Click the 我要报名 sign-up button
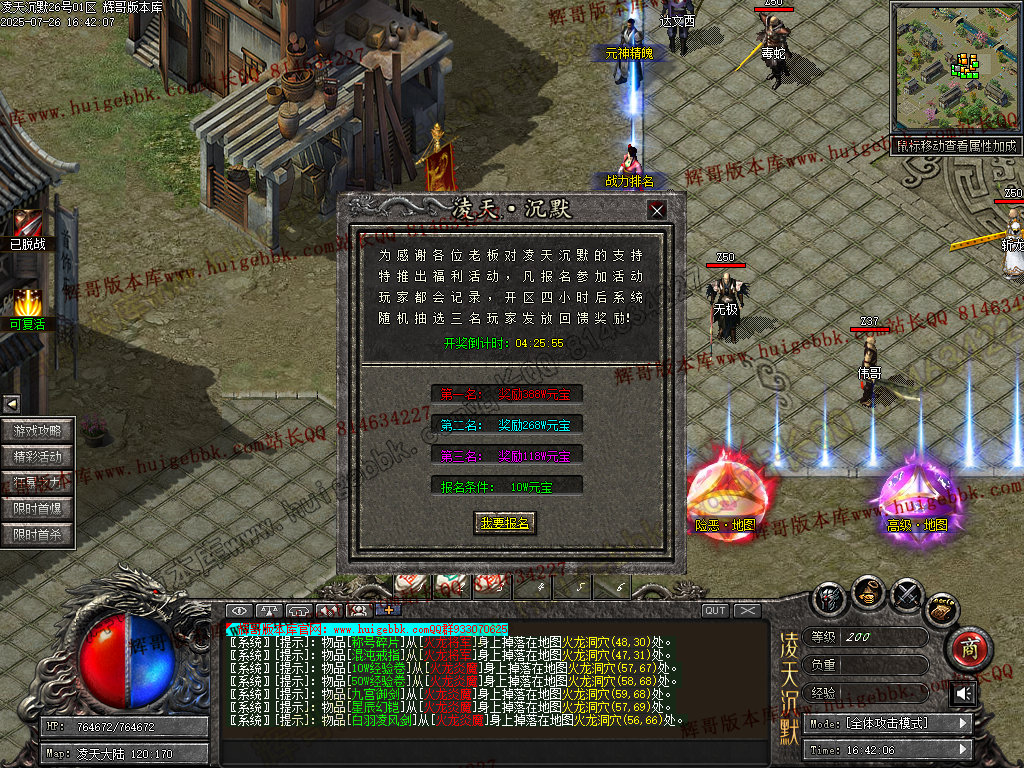 click(504, 523)
